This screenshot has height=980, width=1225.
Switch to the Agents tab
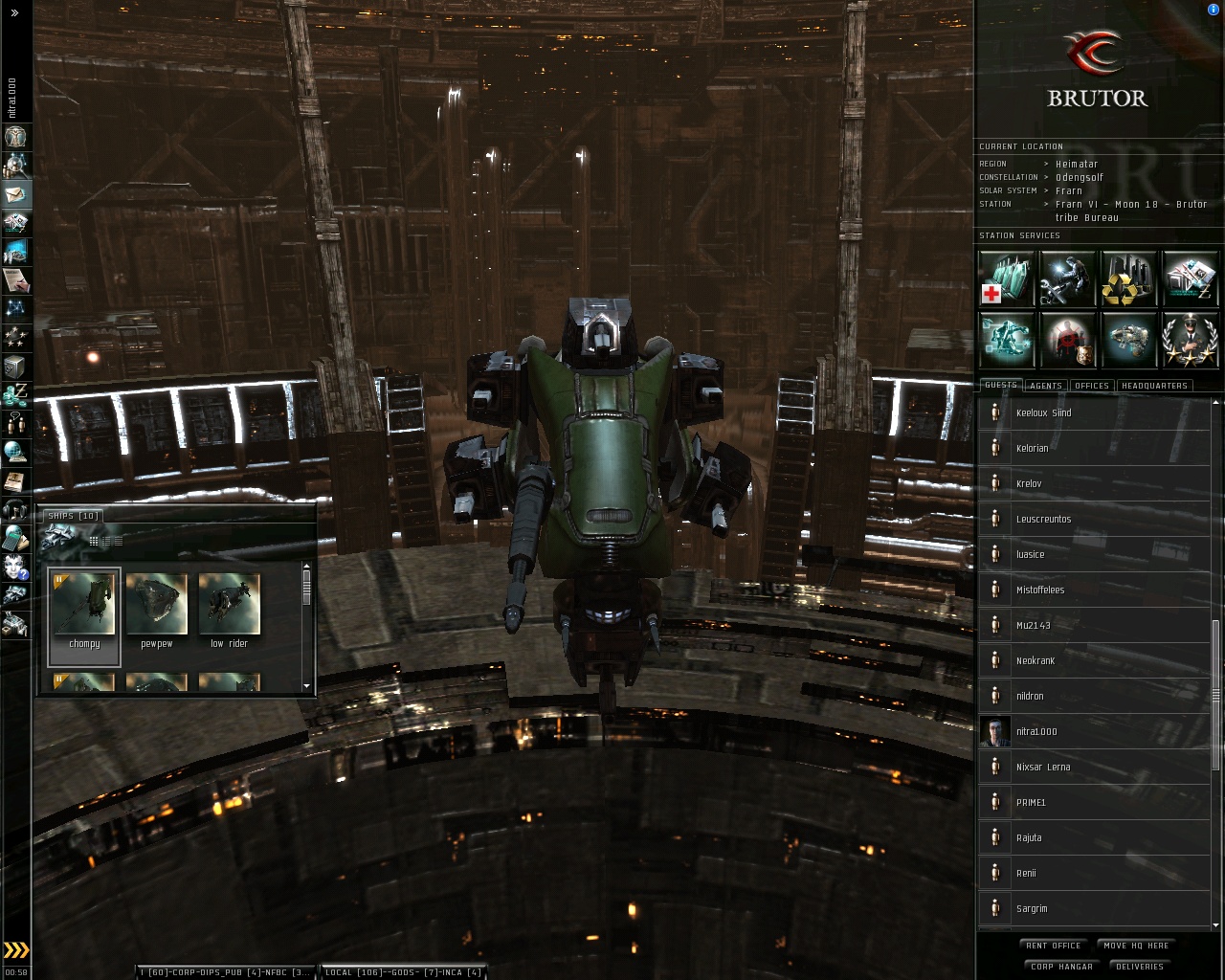click(1046, 386)
